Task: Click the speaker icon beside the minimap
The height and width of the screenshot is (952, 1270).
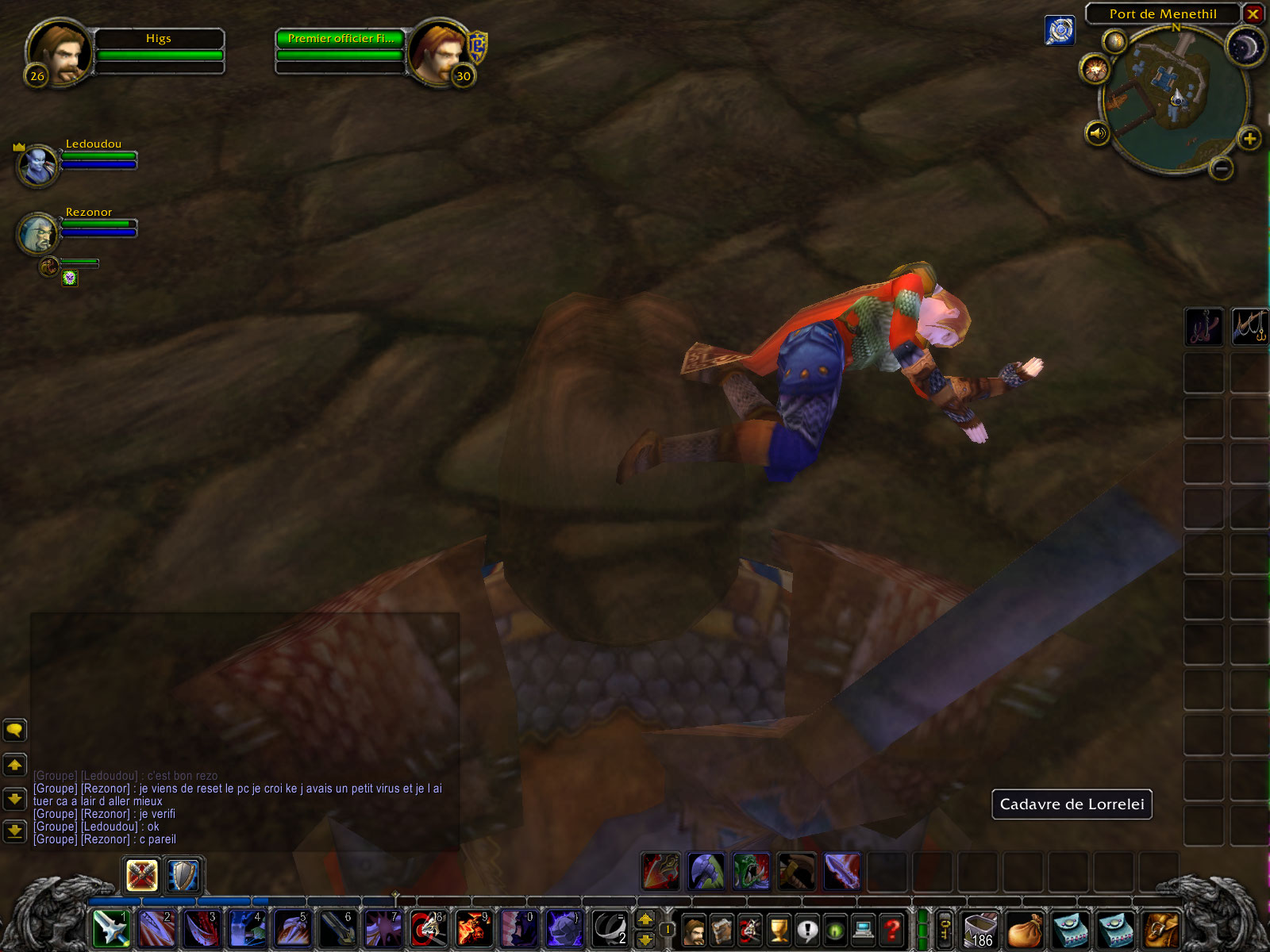Action: (x=1097, y=133)
